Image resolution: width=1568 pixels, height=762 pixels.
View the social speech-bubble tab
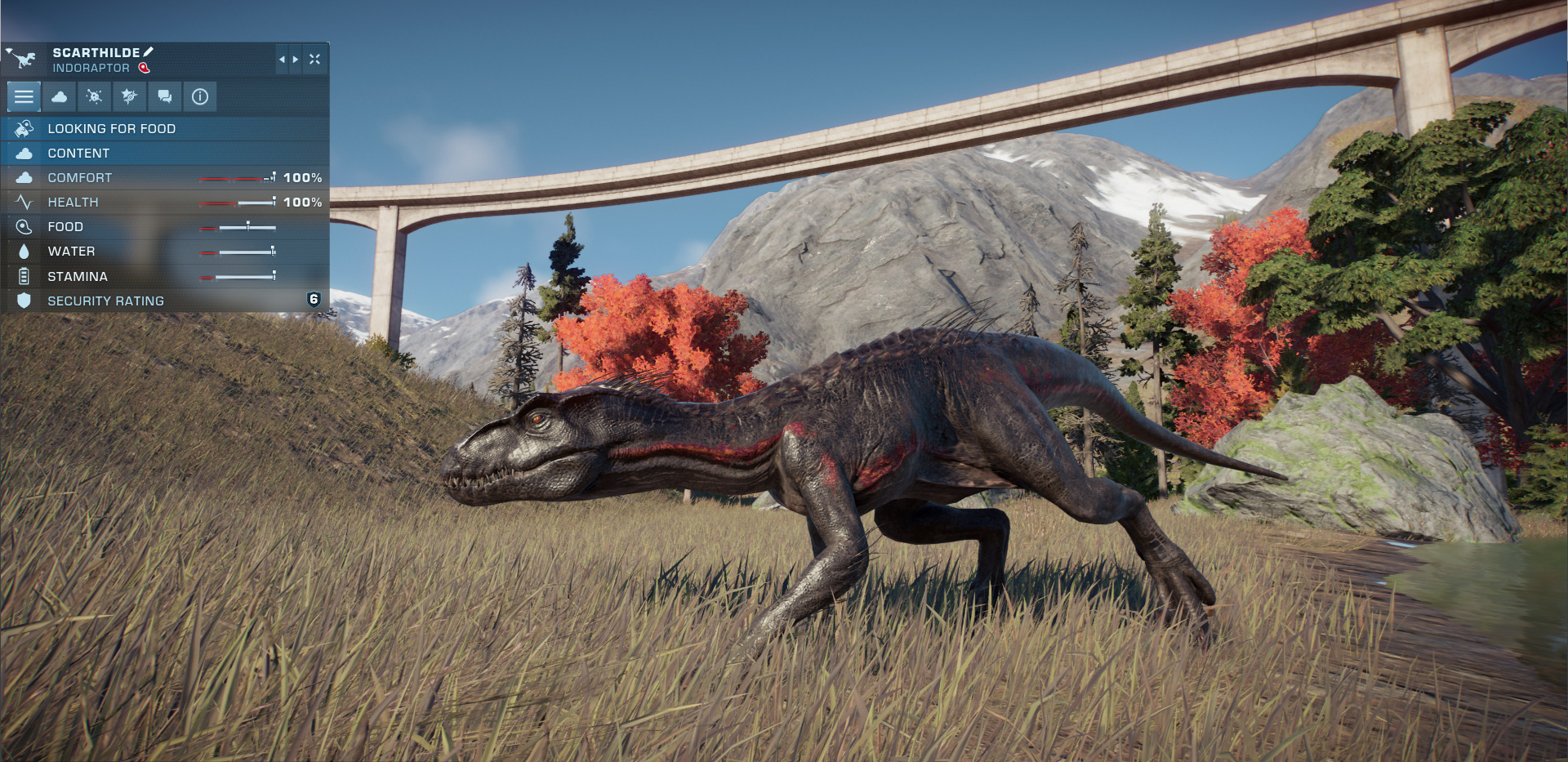164,97
